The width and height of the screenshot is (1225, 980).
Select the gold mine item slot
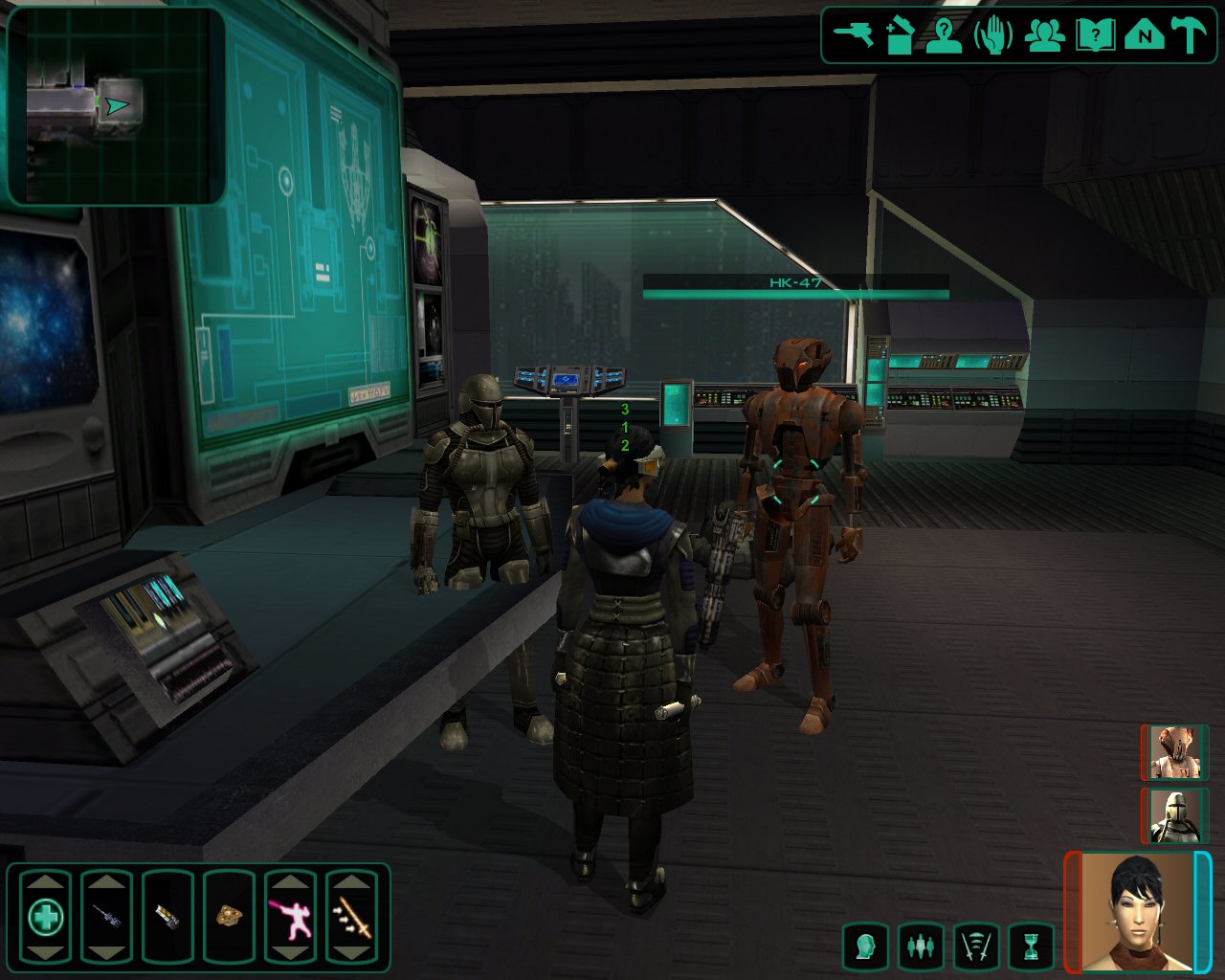coord(229,918)
